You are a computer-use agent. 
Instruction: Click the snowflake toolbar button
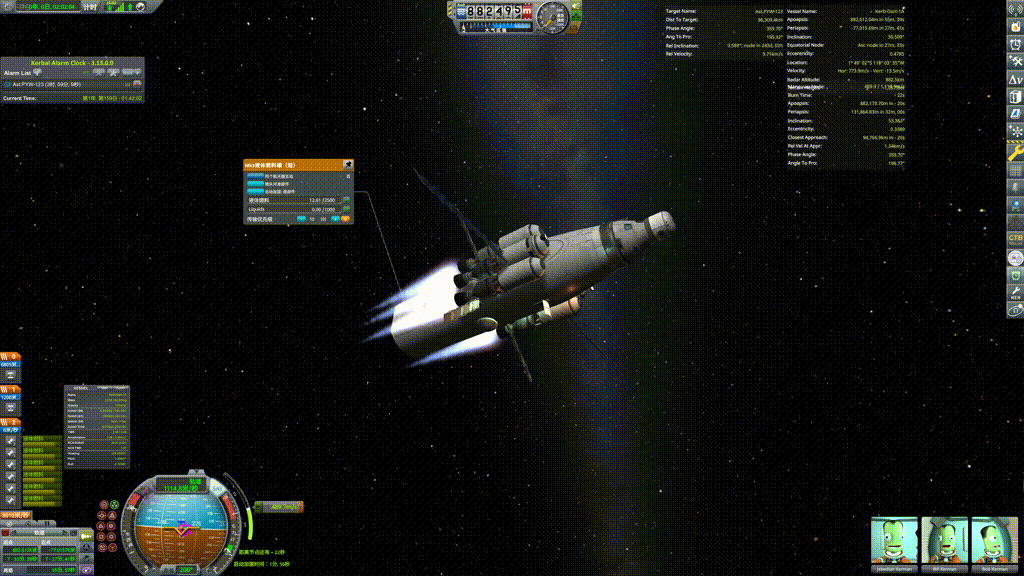pos(1014,131)
